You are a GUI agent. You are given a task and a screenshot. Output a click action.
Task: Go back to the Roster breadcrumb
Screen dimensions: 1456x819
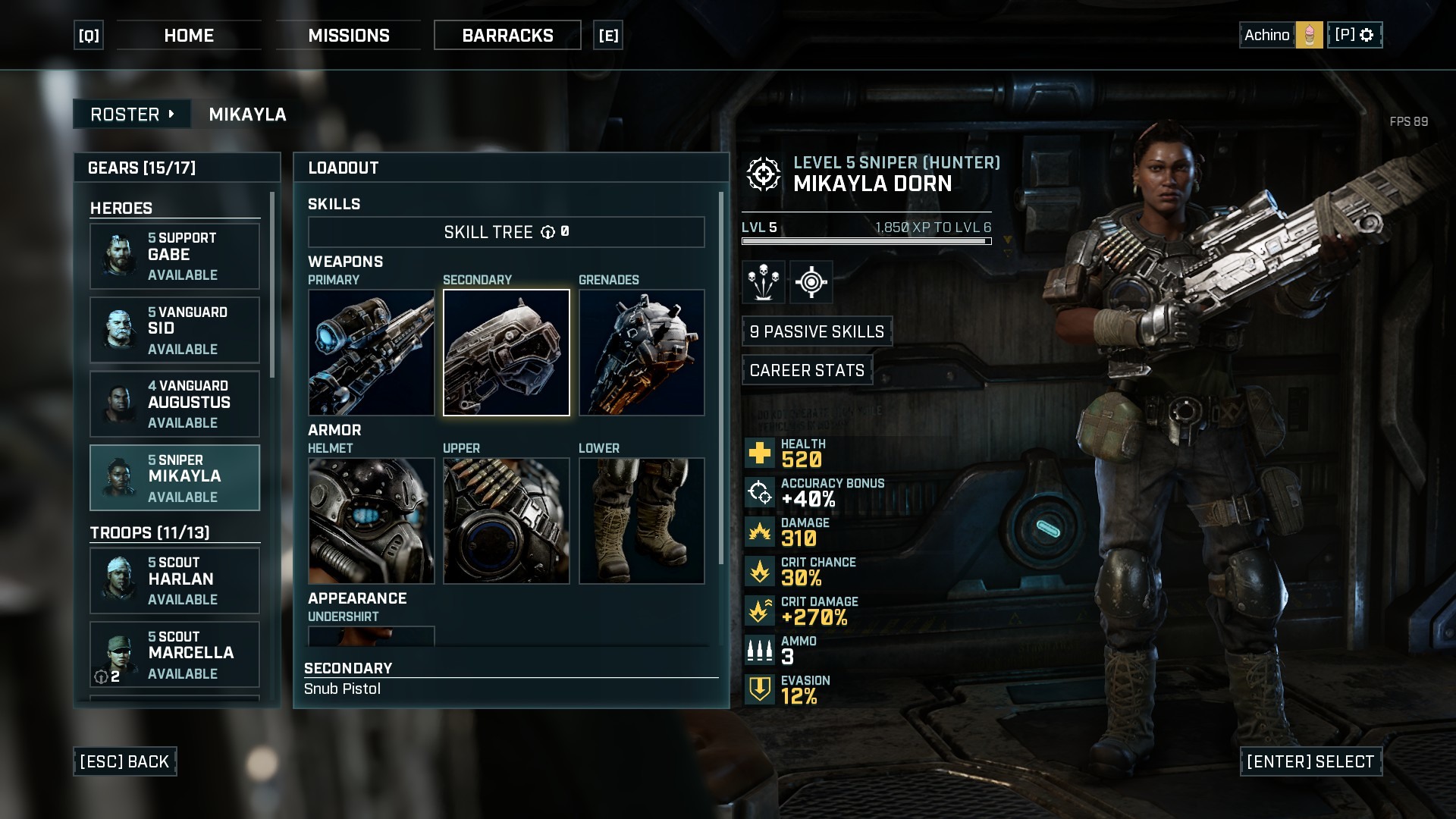pos(132,115)
